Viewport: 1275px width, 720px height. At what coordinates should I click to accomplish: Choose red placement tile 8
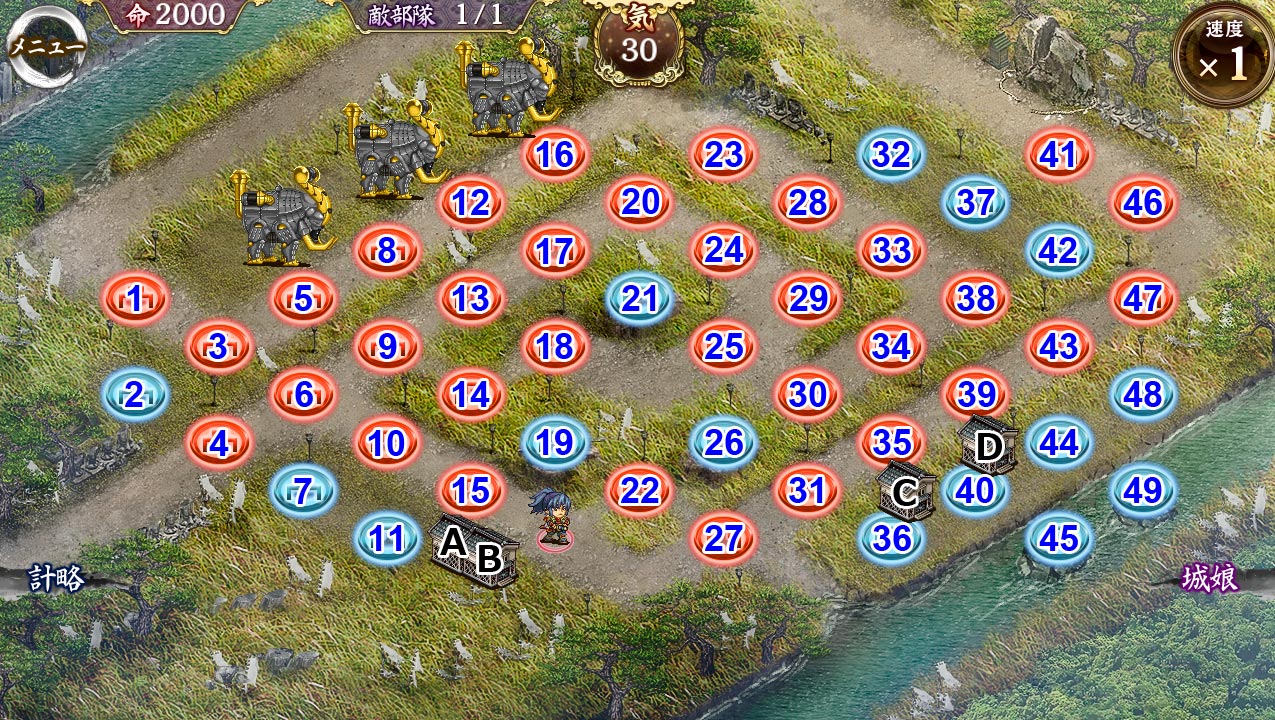point(387,250)
